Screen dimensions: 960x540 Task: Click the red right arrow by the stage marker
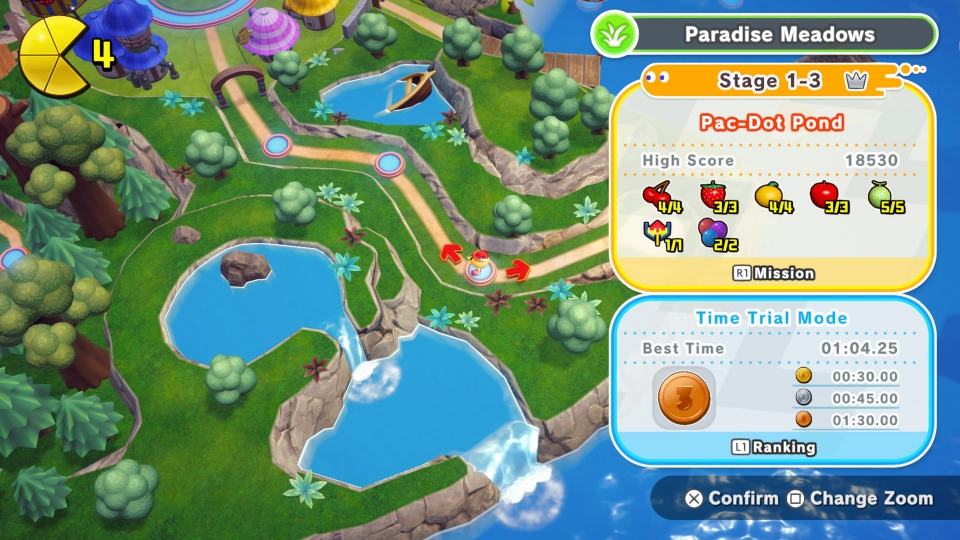517,269
